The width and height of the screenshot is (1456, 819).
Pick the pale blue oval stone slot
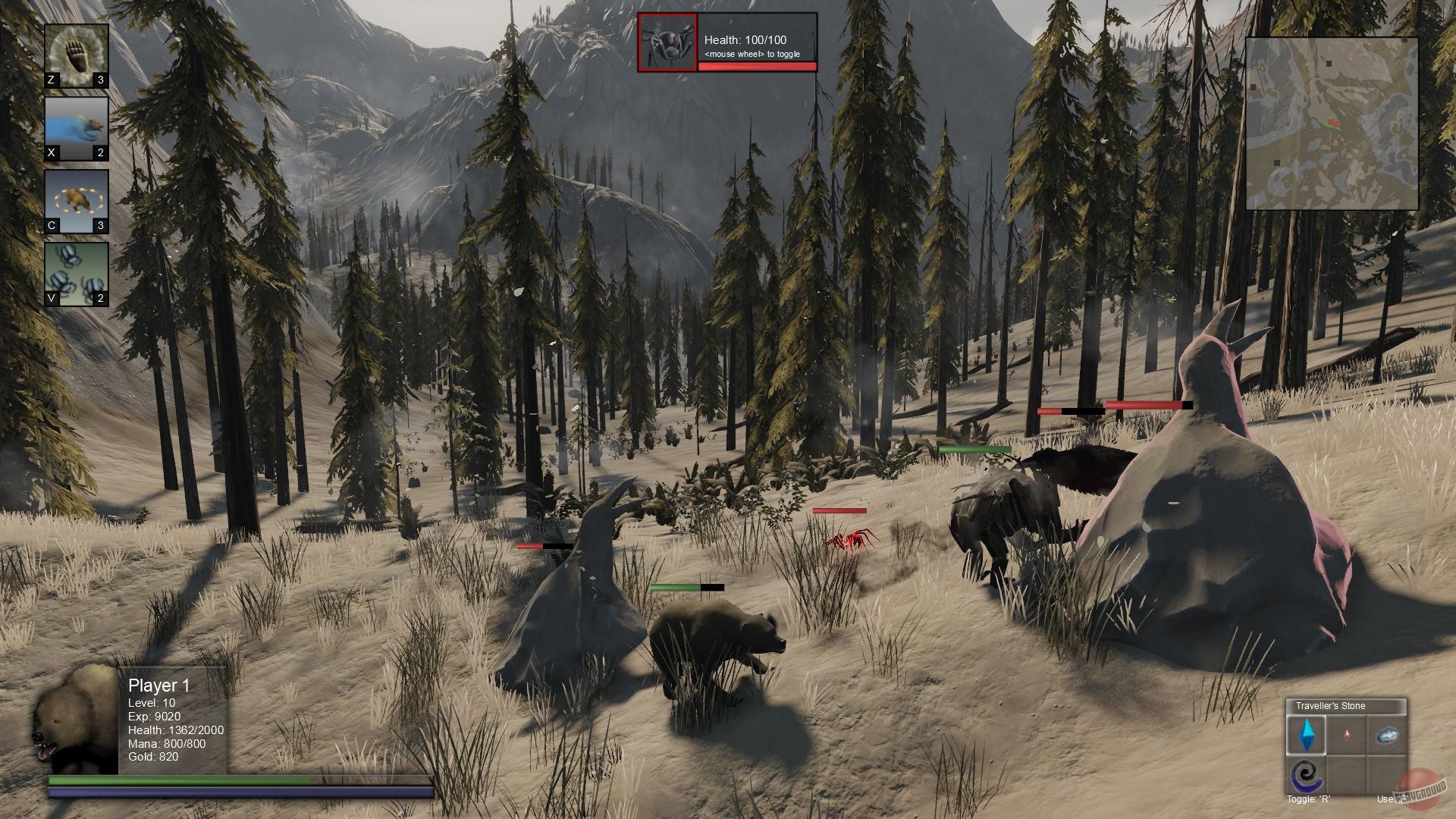[1387, 735]
